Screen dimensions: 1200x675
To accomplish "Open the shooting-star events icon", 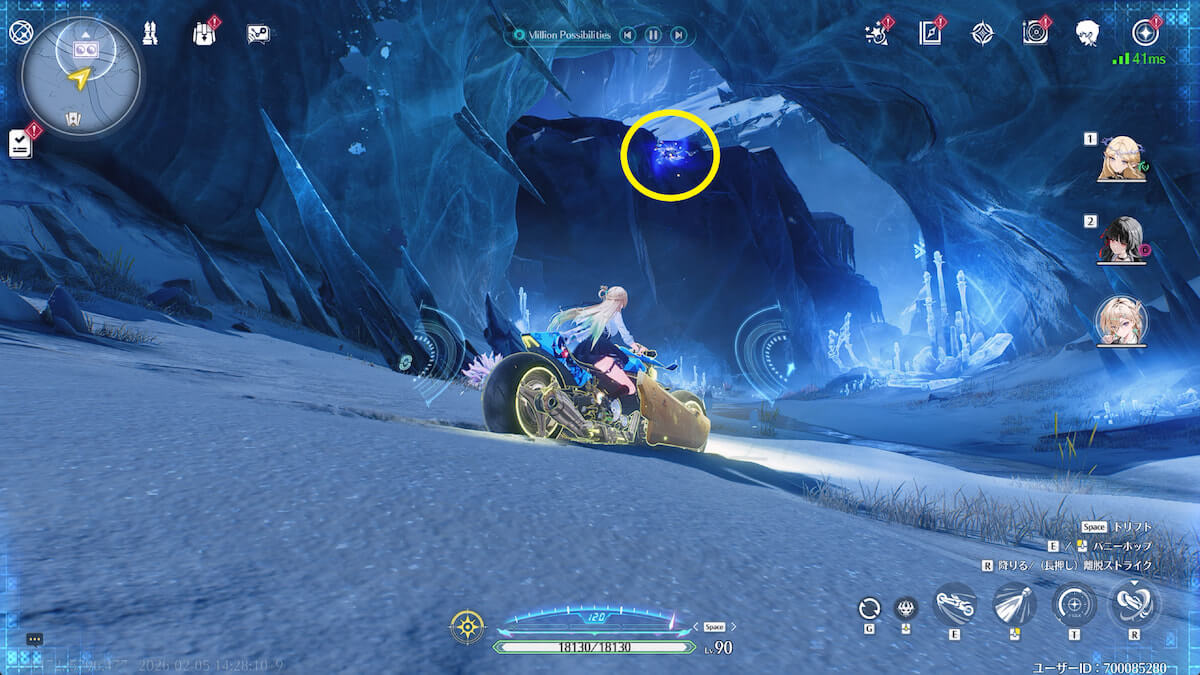I will coord(876,33).
